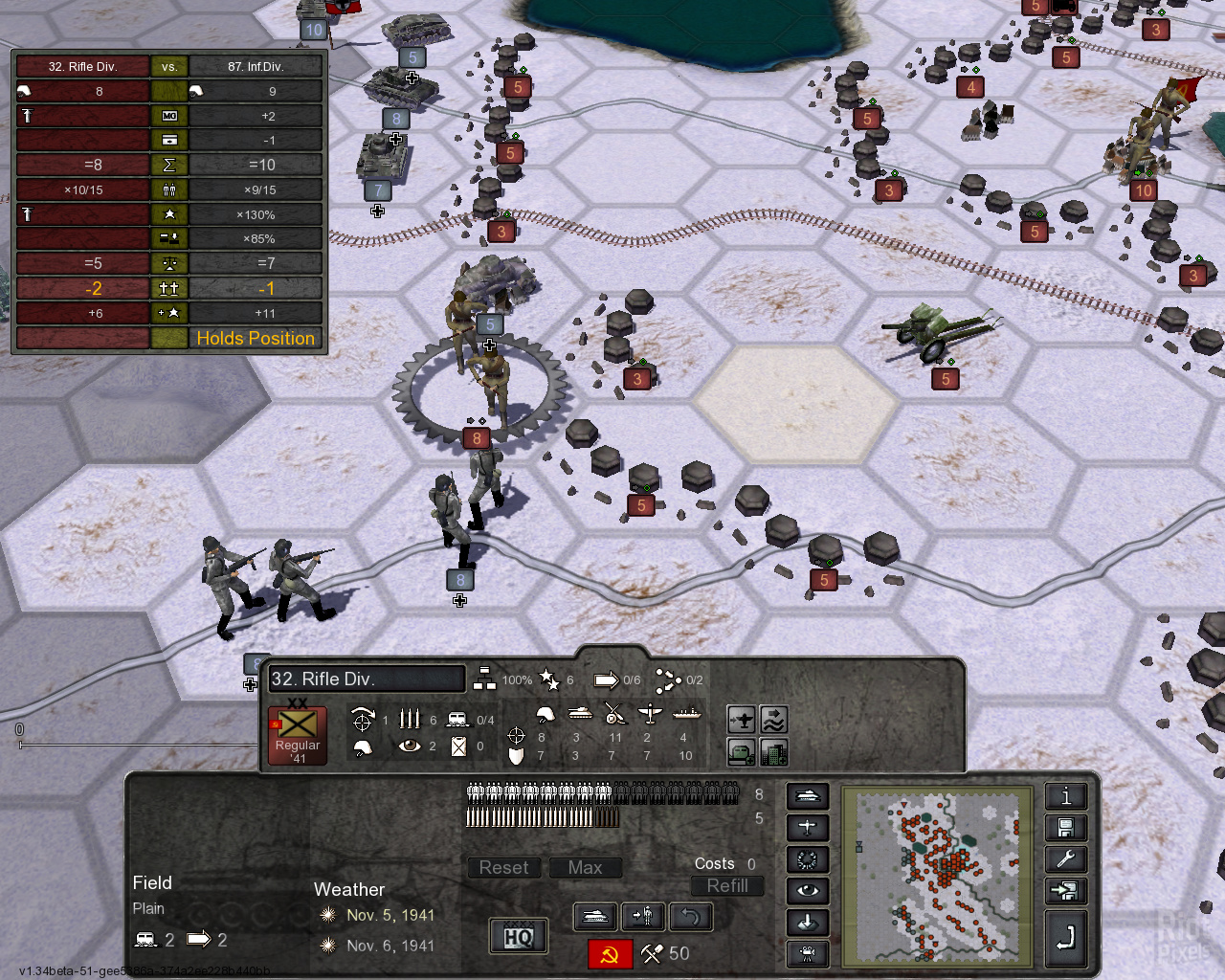
Task: Click the strategic minimap
Action: 937,877
